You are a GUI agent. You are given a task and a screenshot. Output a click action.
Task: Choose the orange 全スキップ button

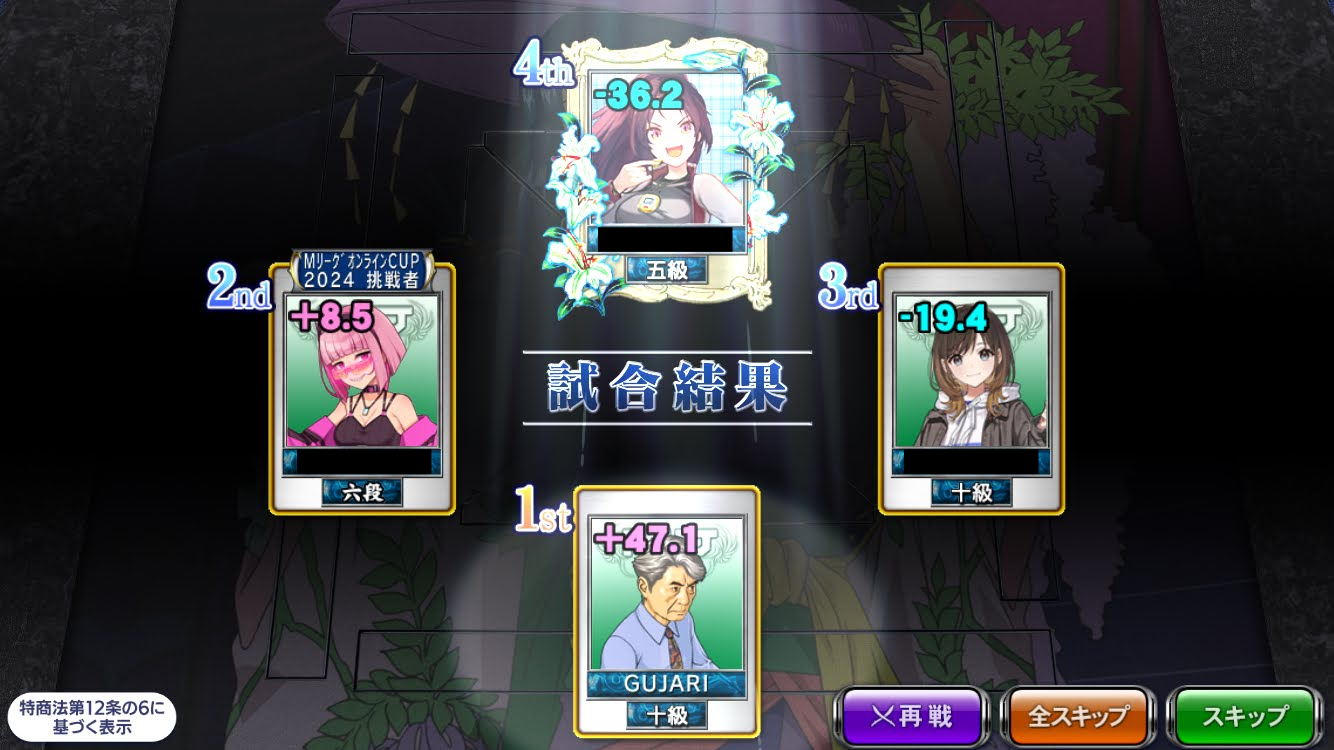pyautogui.click(x=1078, y=716)
